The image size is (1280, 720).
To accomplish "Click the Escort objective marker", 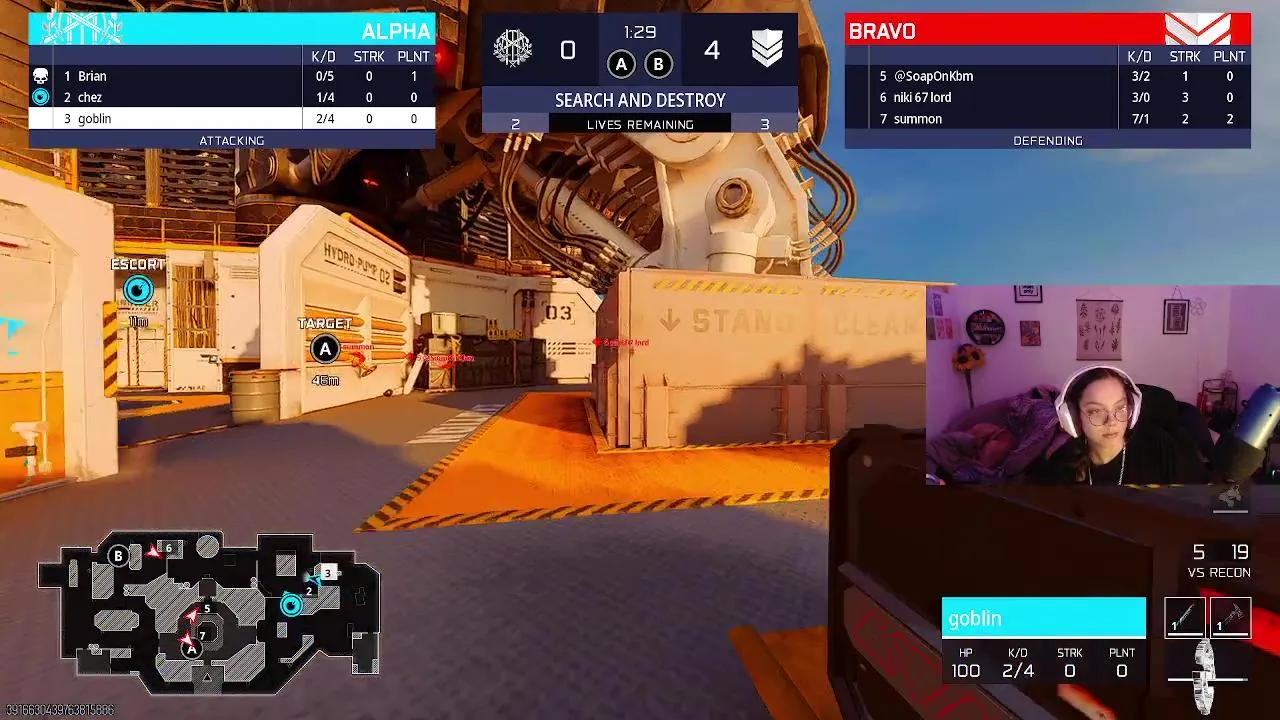I will pos(138,290).
